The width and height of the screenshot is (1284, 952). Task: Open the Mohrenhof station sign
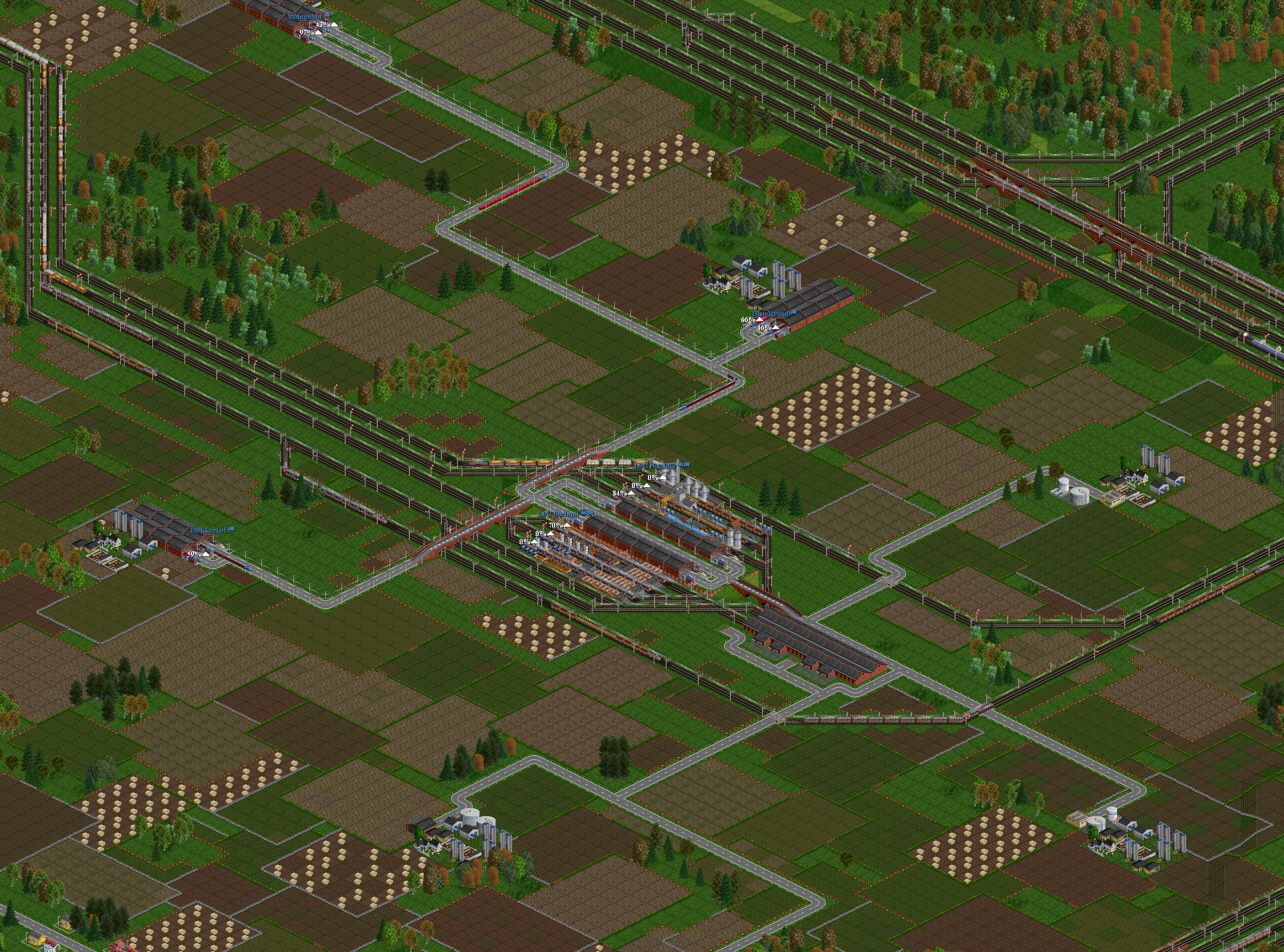304,17
